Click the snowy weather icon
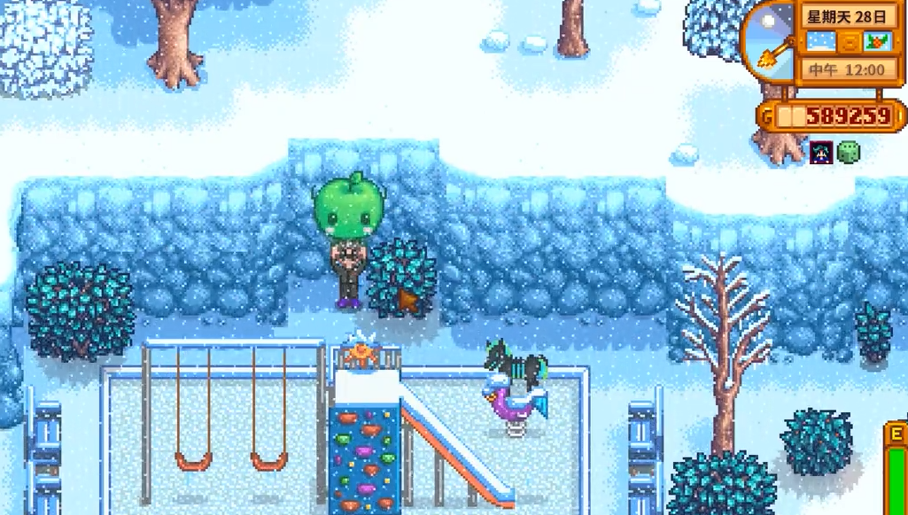908x515 pixels. click(x=820, y=42)
